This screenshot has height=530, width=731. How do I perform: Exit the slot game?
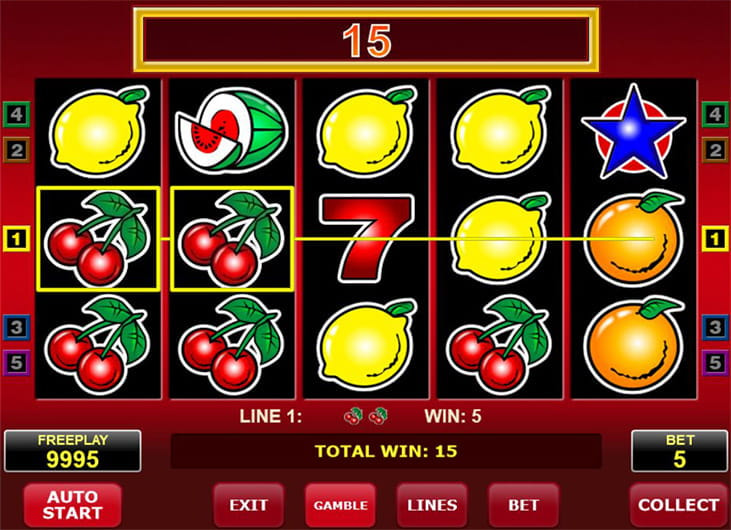[248, 505]
